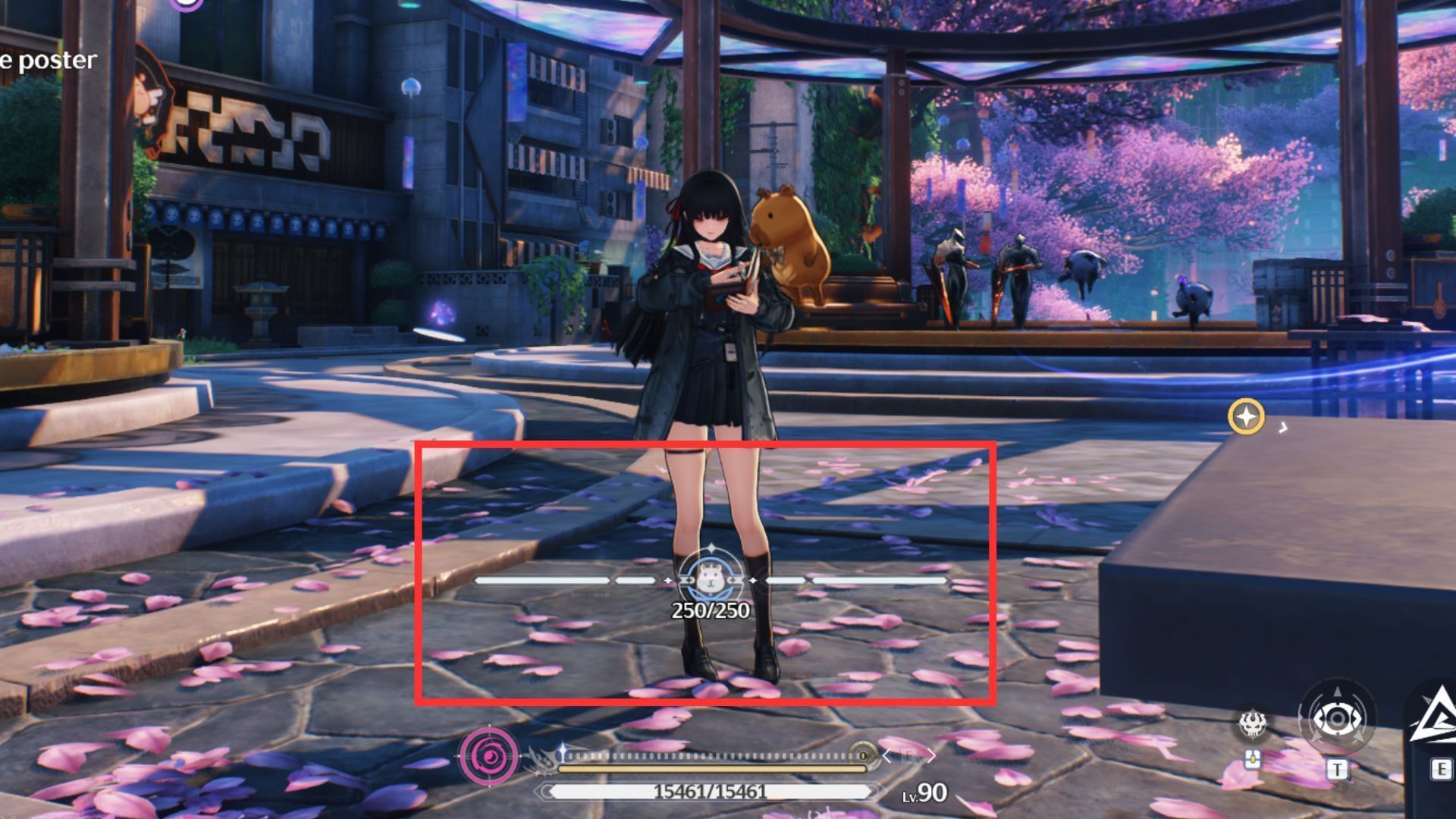Select the skull challenge icon near the minimap controls
Viewport: 1456px width, 819px height.
coord(1254,724)
